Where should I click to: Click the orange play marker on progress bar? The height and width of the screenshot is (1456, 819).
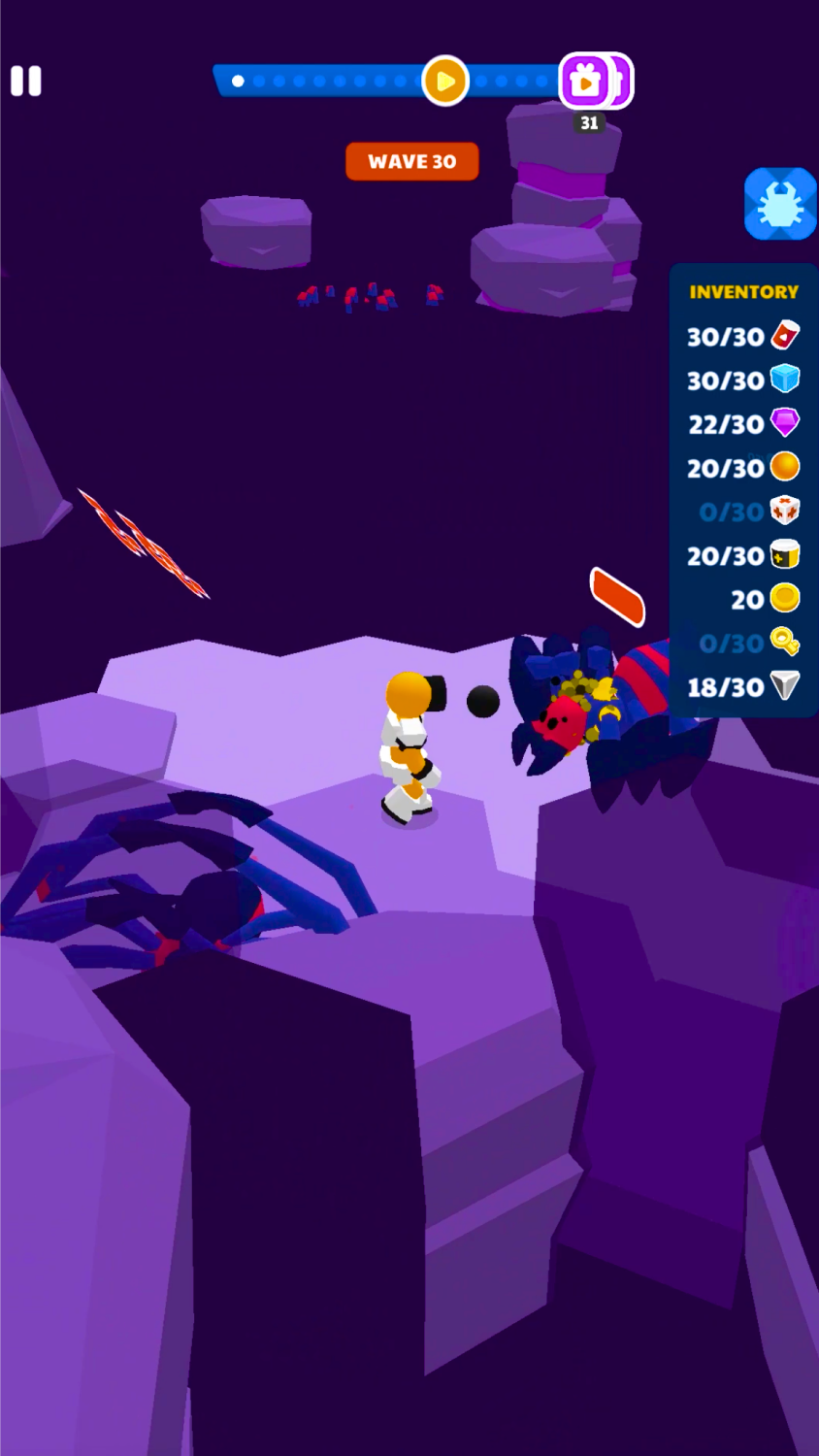pos(445,82)
